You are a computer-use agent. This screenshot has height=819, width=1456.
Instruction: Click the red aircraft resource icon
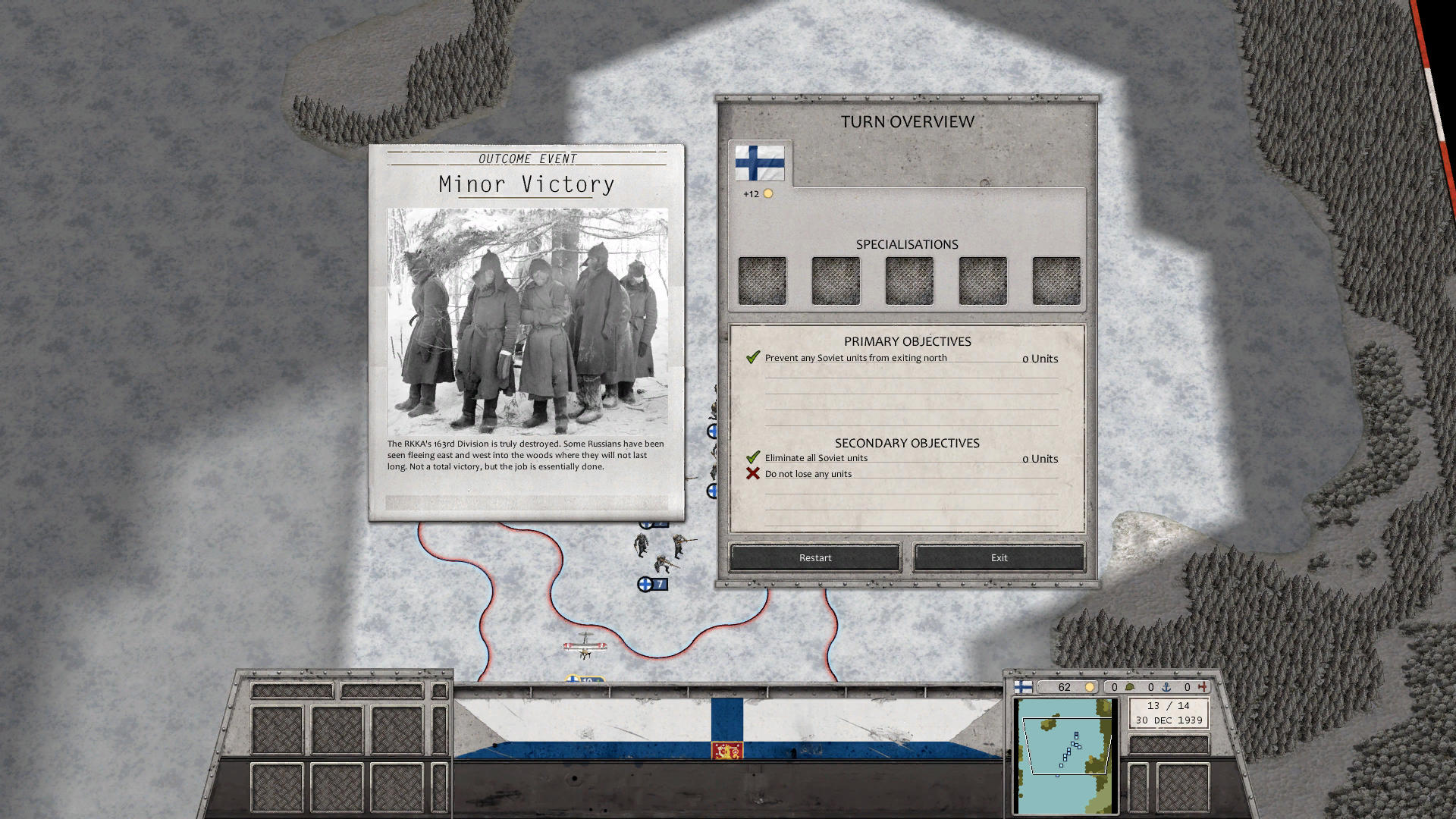pyautogui.click(x=1203, y=686)
